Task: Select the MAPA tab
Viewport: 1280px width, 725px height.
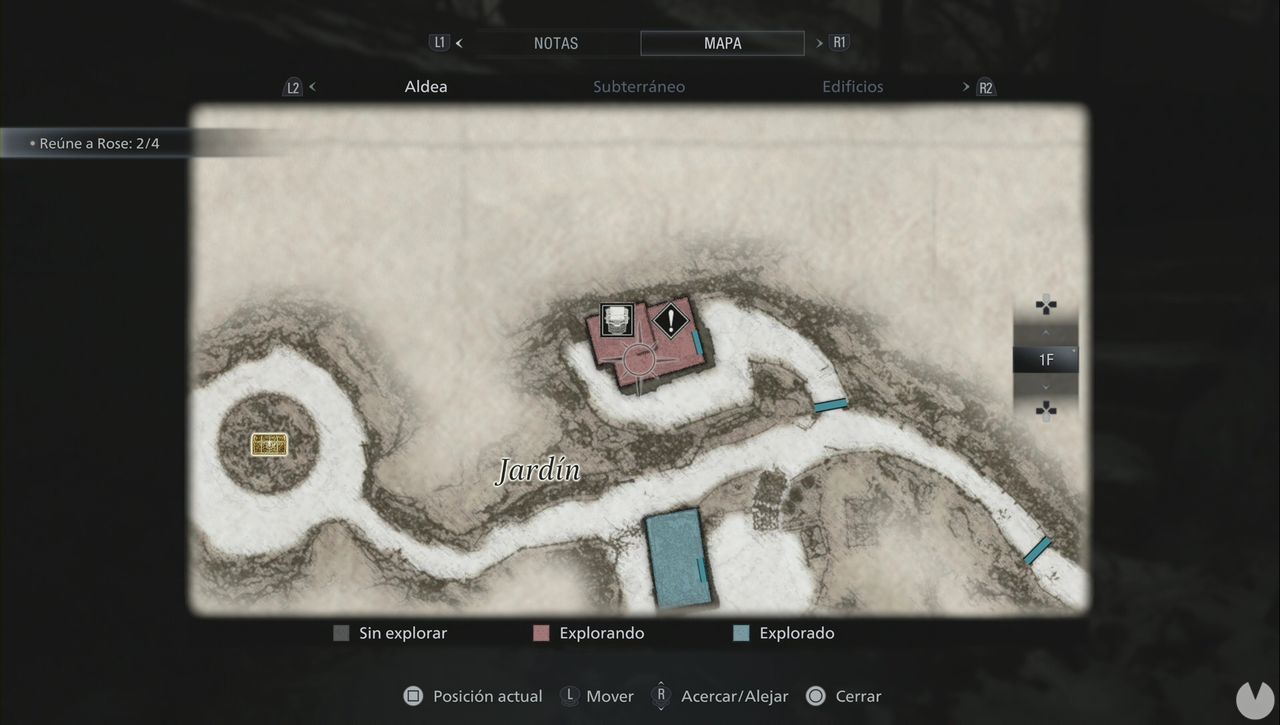Action: pyautogui.click(x=722, y=43)
